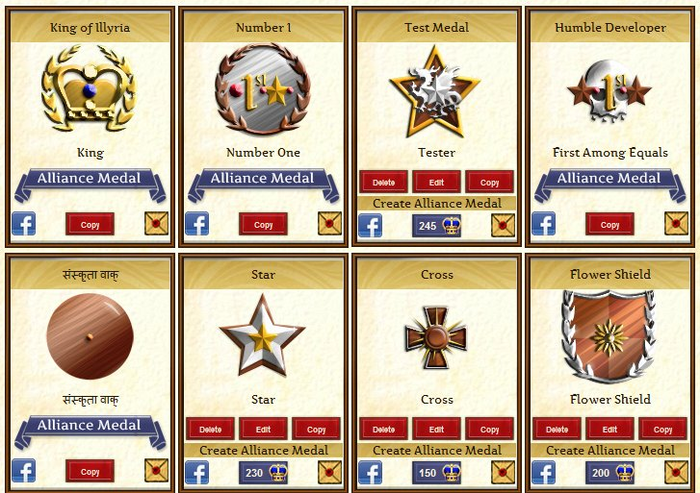Share King of Illyria medal on Facebook

pyautogui.click(x=24, y=224)
